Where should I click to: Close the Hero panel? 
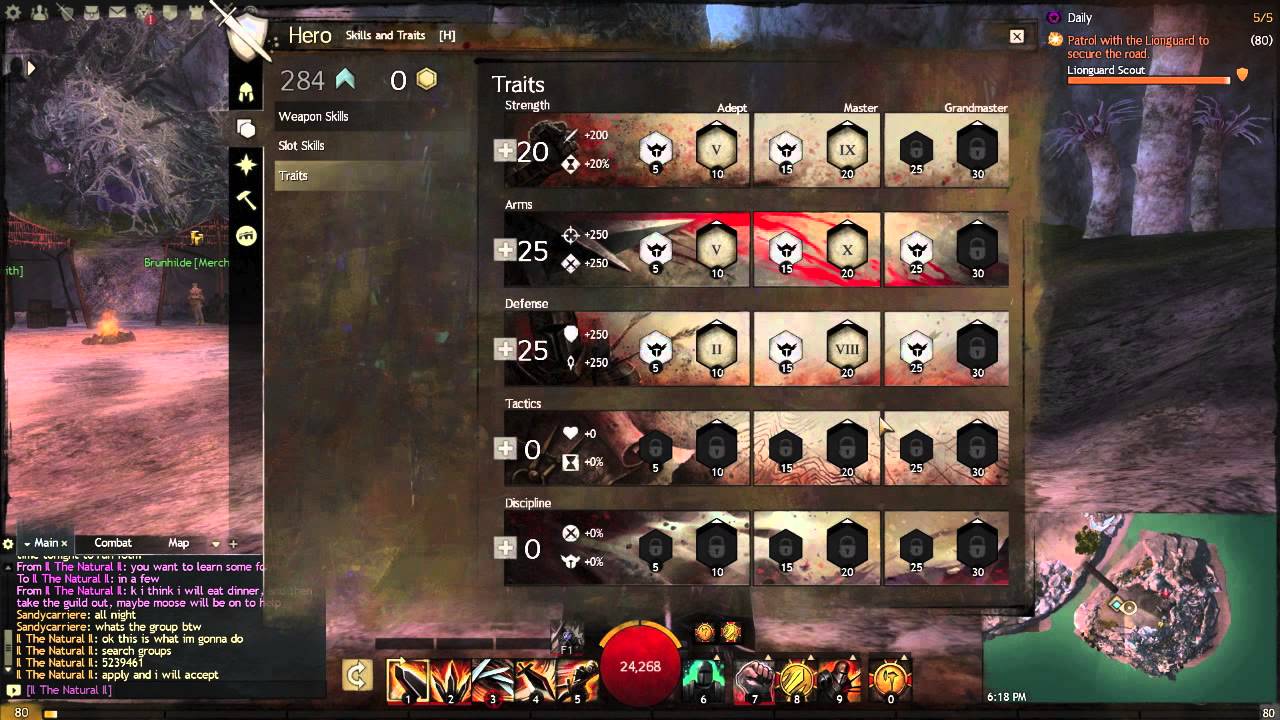click(1017, 37)
